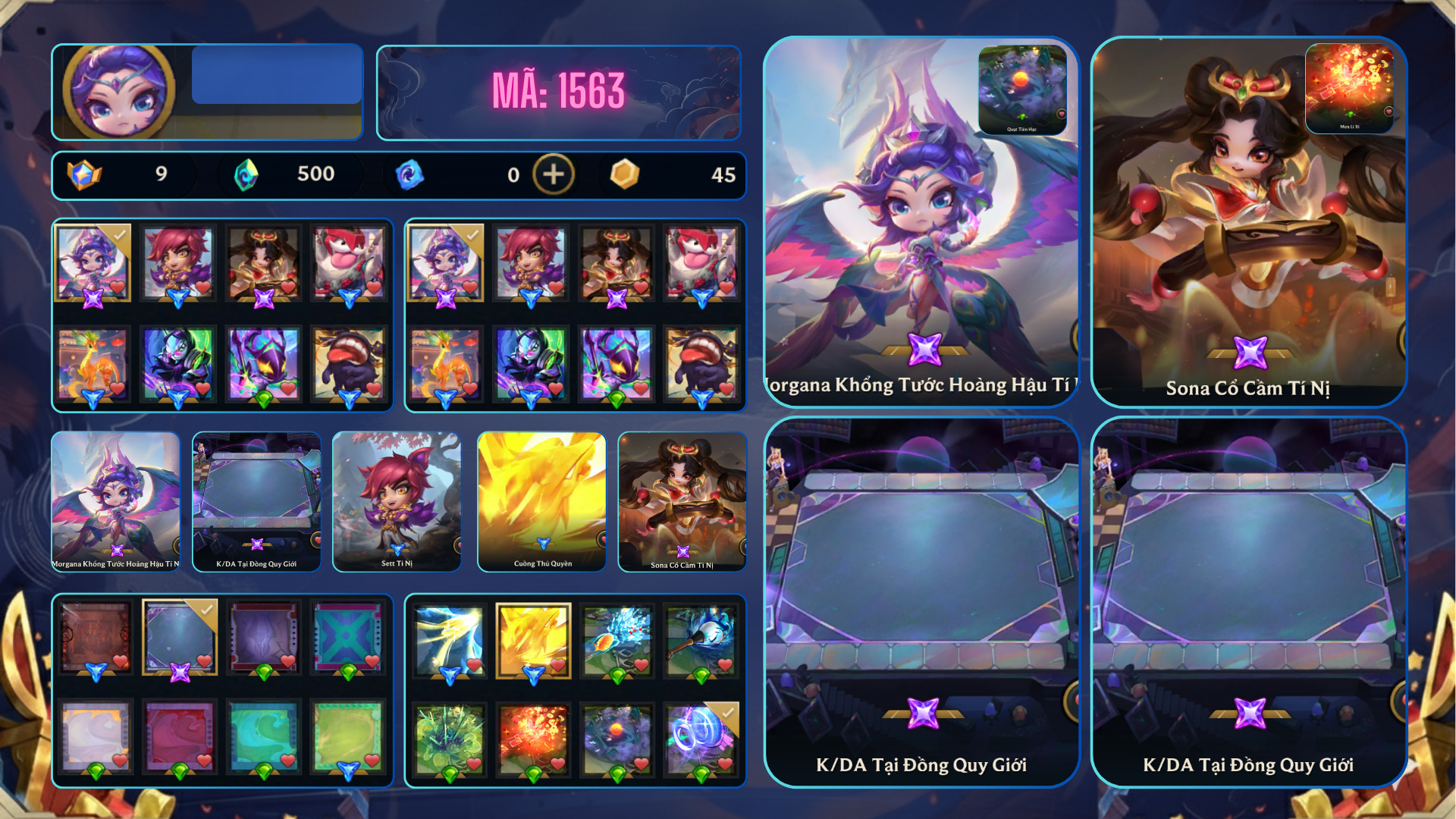1456x819 pixels.
Task: Click the blue swirl currency icon showing 0
Action: pyautogui.click(x=409, y=174)
